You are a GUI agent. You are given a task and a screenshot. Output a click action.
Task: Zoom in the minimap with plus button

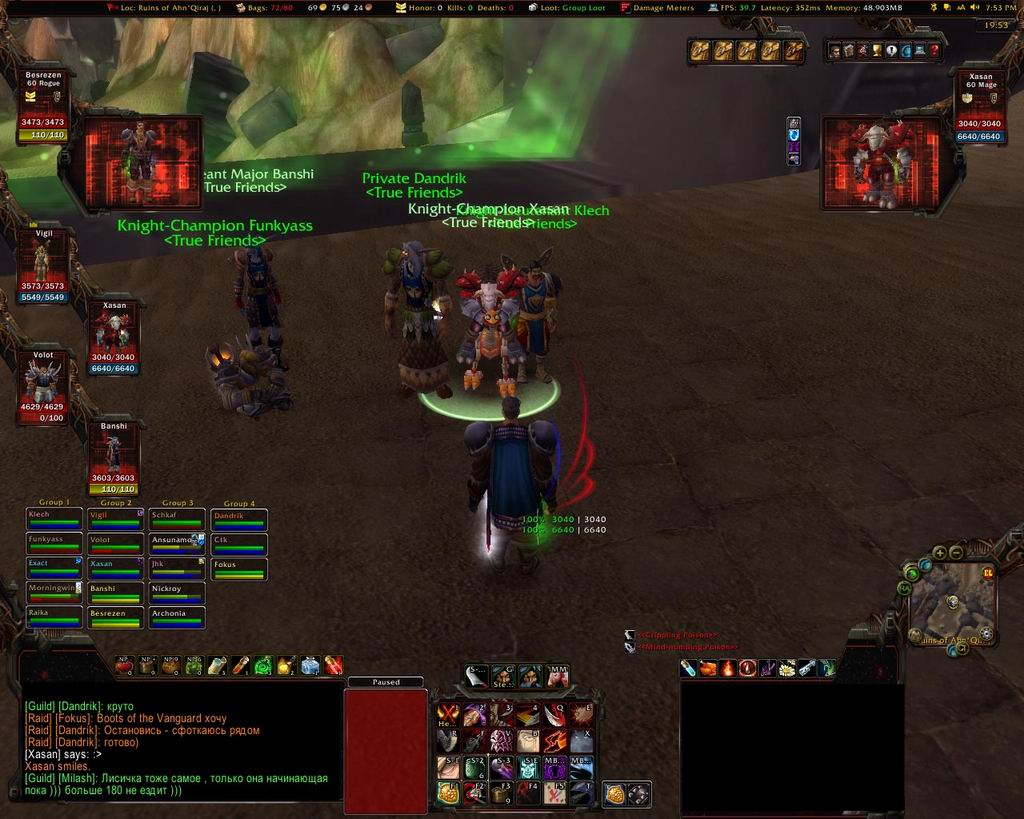click(940, 553)
